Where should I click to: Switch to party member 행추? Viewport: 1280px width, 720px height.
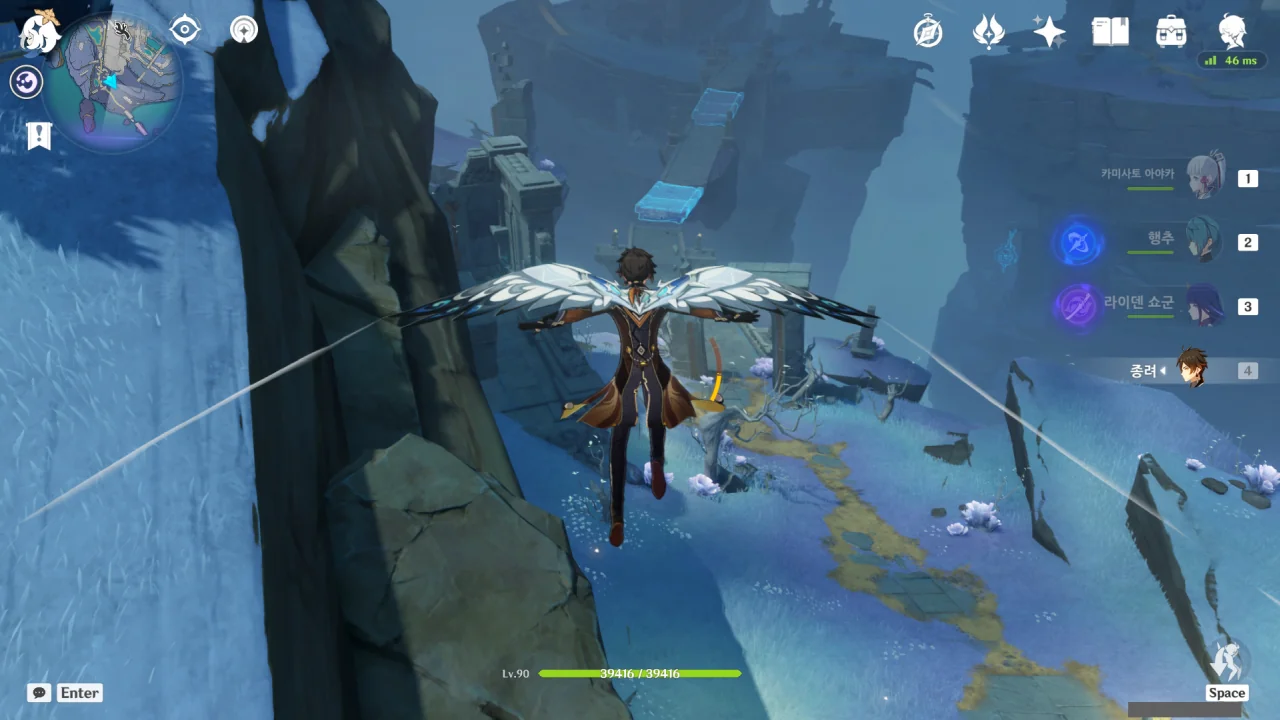click(1201, 242)
